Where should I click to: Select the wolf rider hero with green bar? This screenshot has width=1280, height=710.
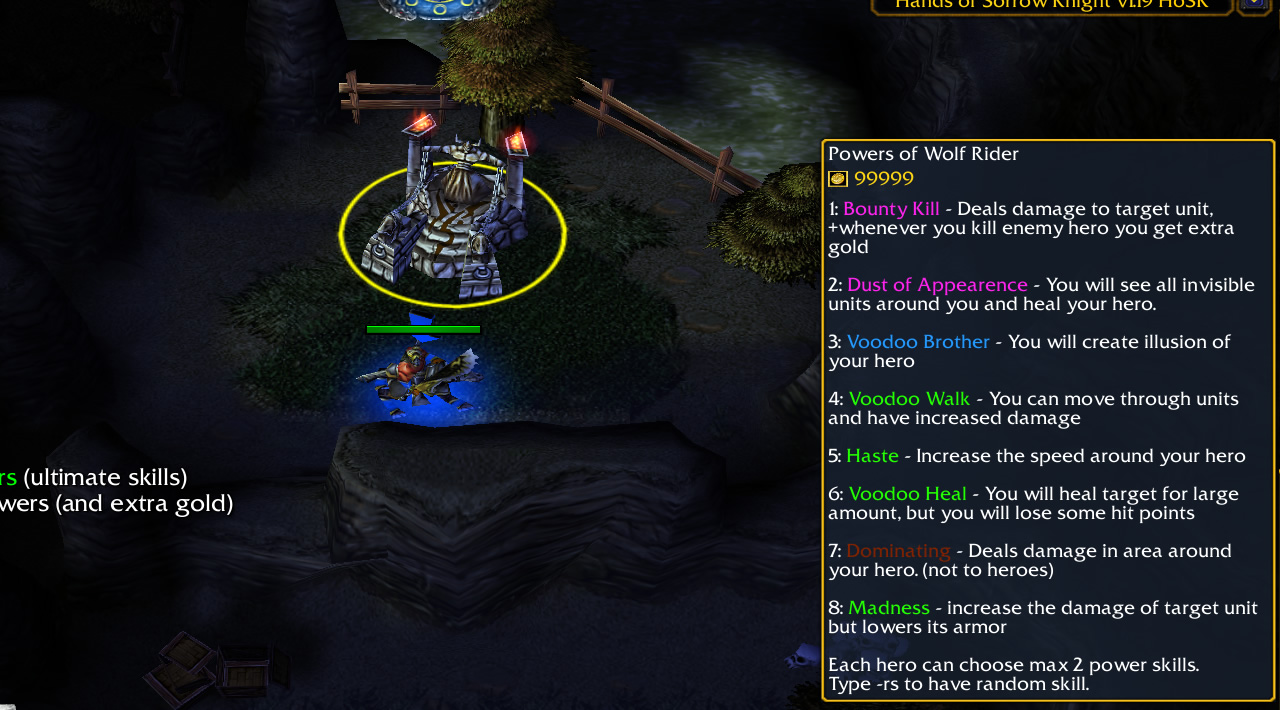pos(420,378)
